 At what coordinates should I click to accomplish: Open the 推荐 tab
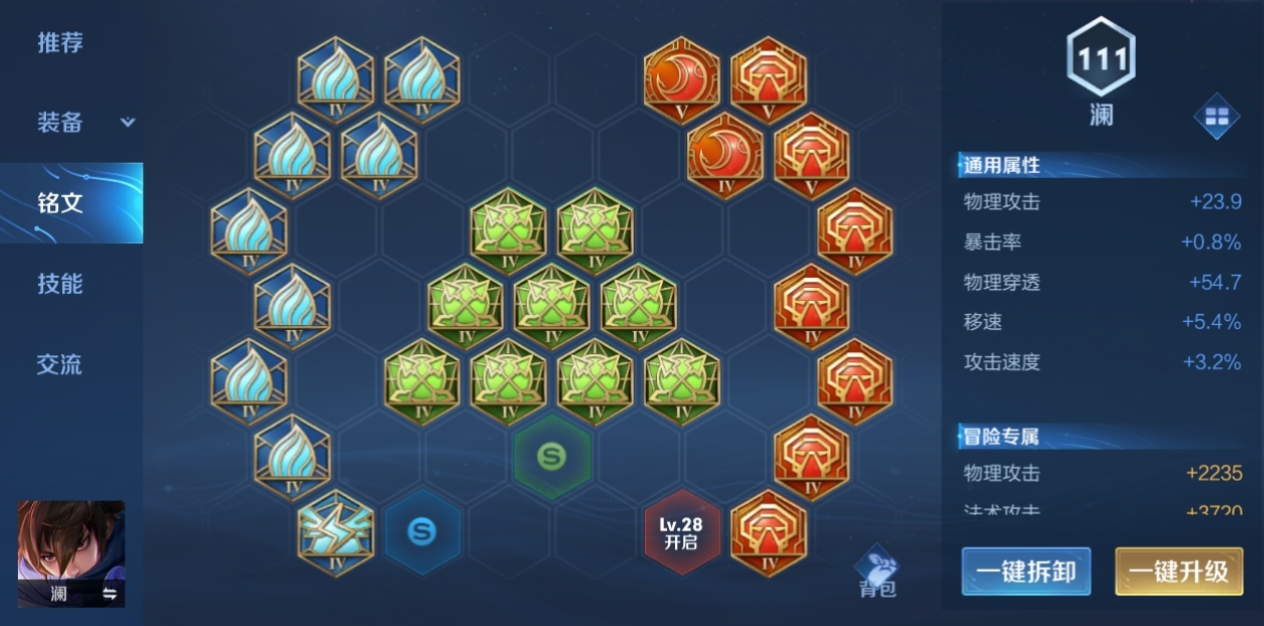[x=60, y=43]
